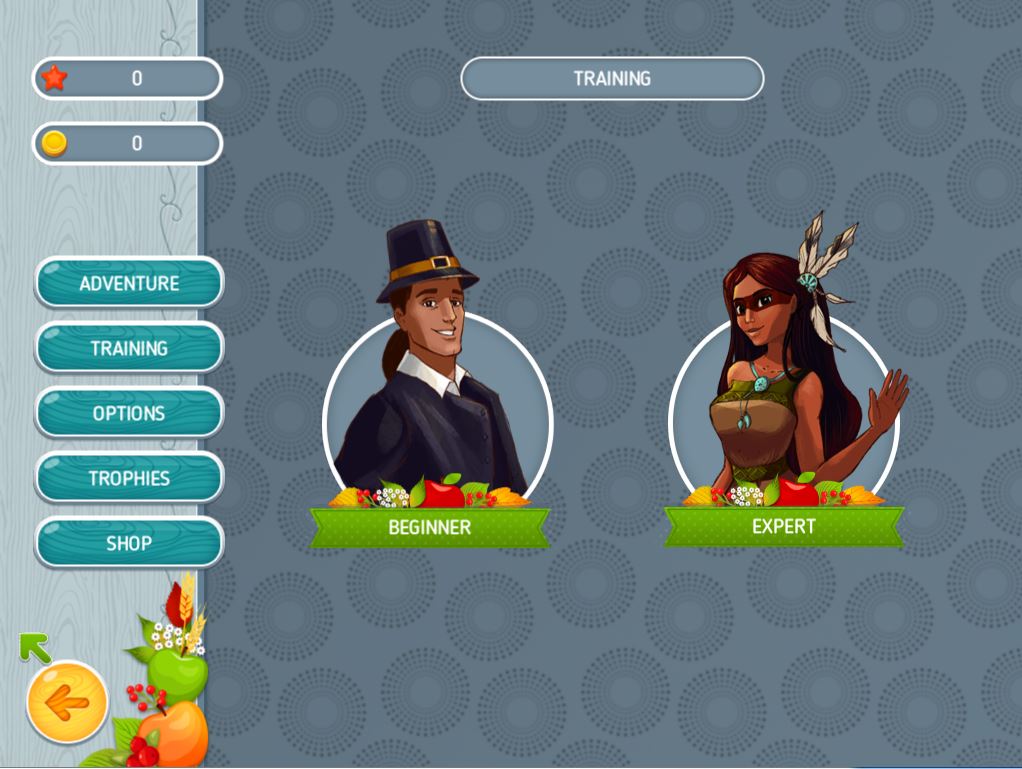
Task: Enter the Shop
Action: coord(129,543)
